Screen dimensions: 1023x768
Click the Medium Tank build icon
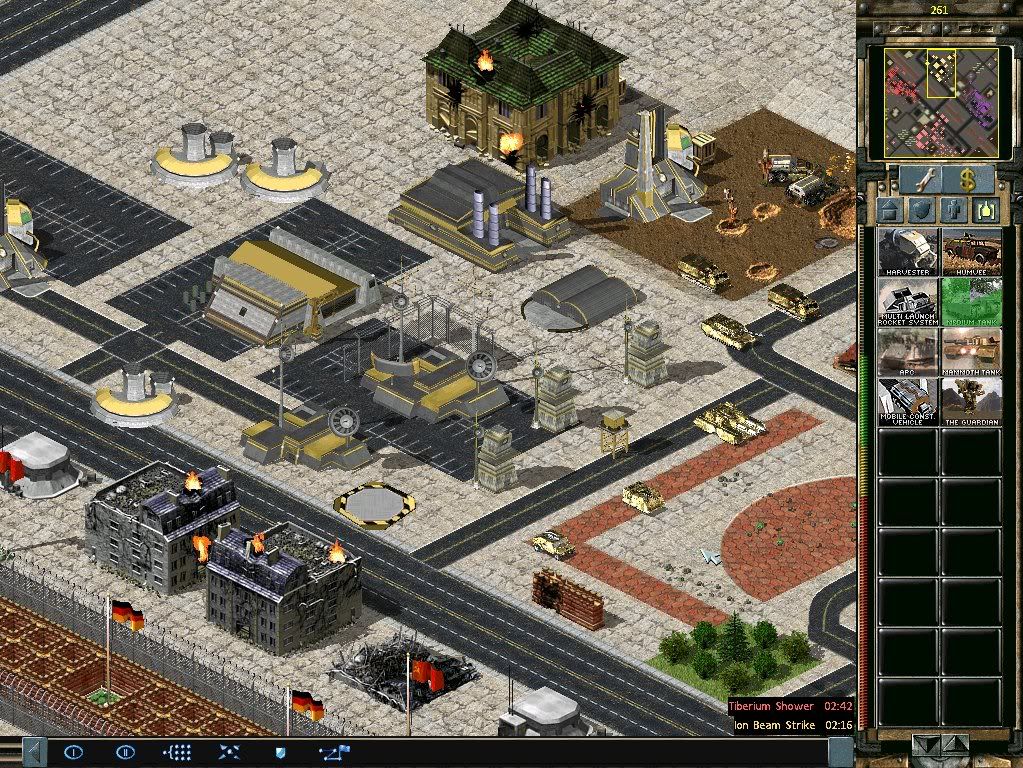(971, 302)
